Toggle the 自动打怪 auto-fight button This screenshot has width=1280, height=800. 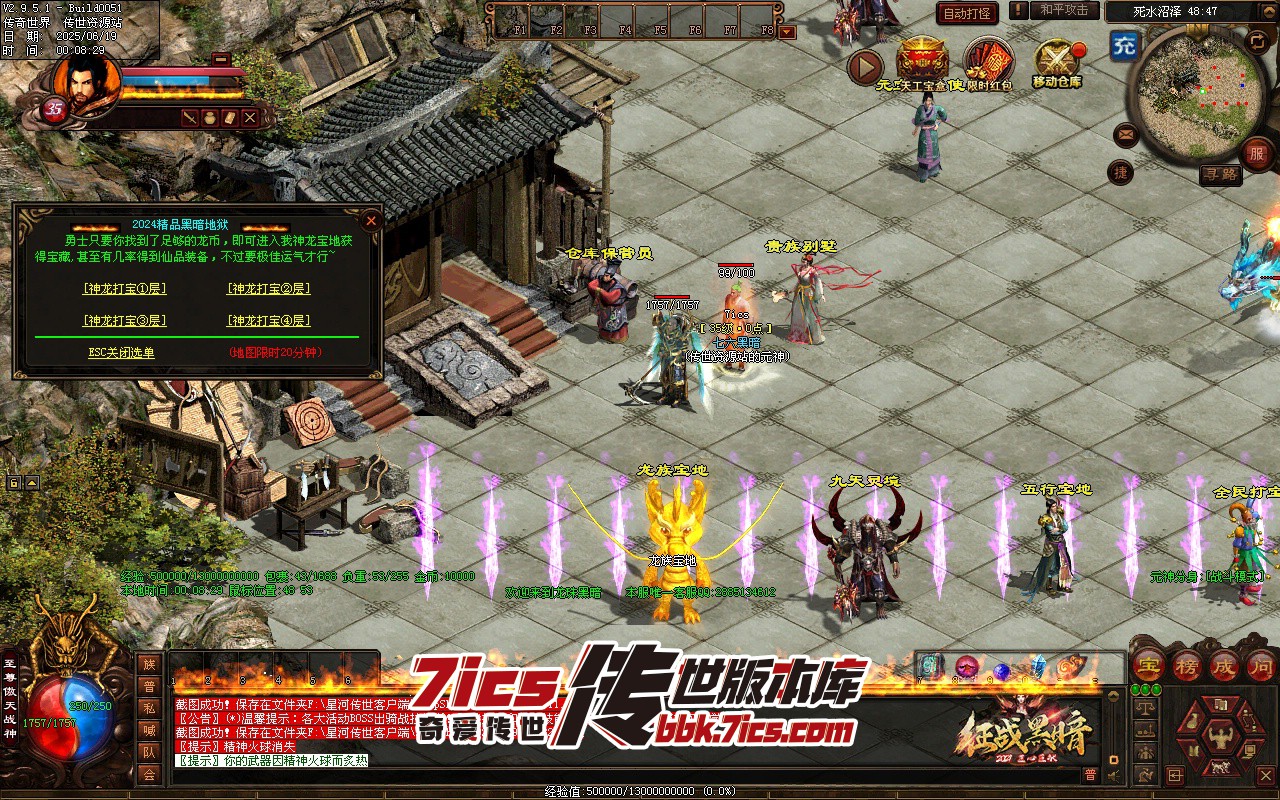coord(967,13)
